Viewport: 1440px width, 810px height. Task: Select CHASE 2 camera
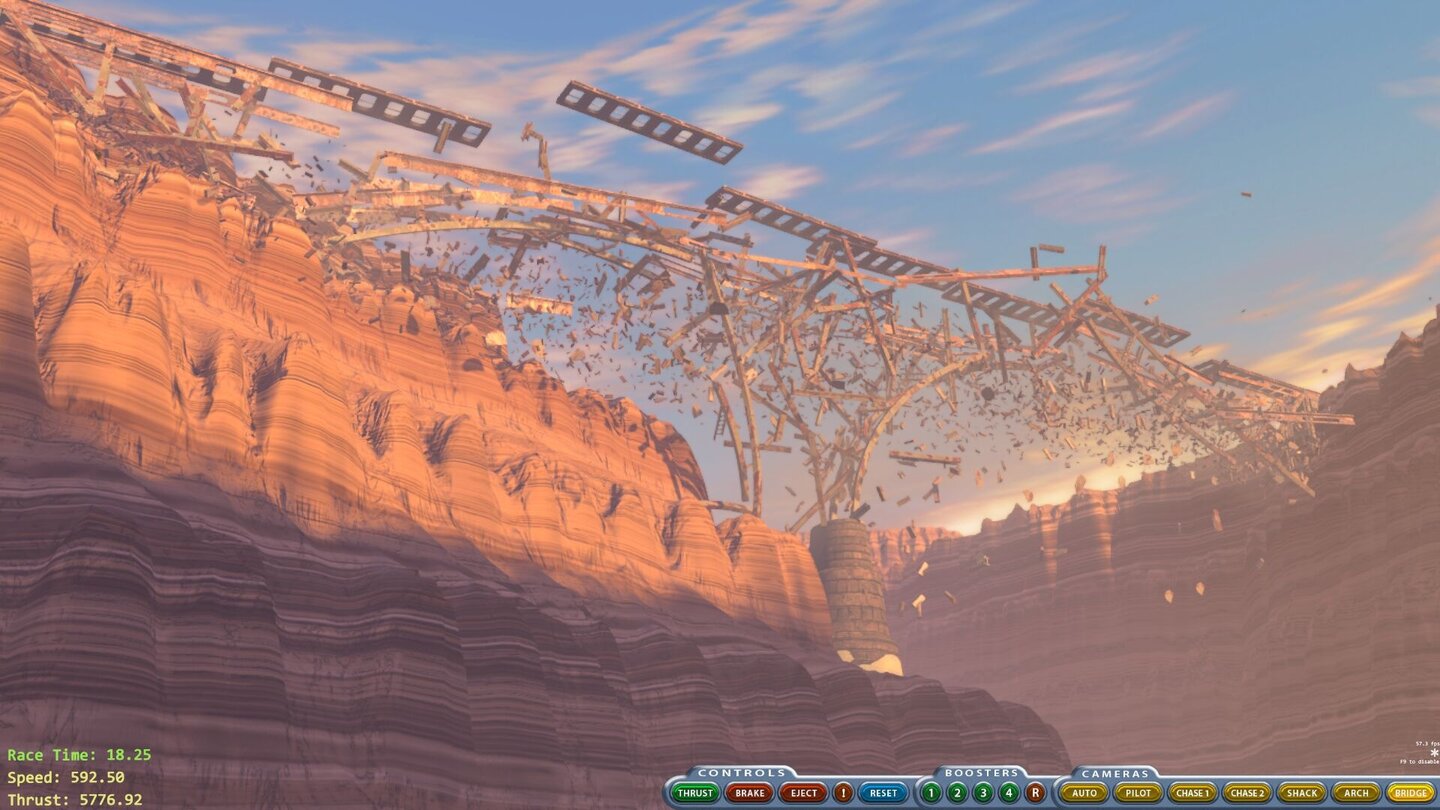(x=1248, y=793)
